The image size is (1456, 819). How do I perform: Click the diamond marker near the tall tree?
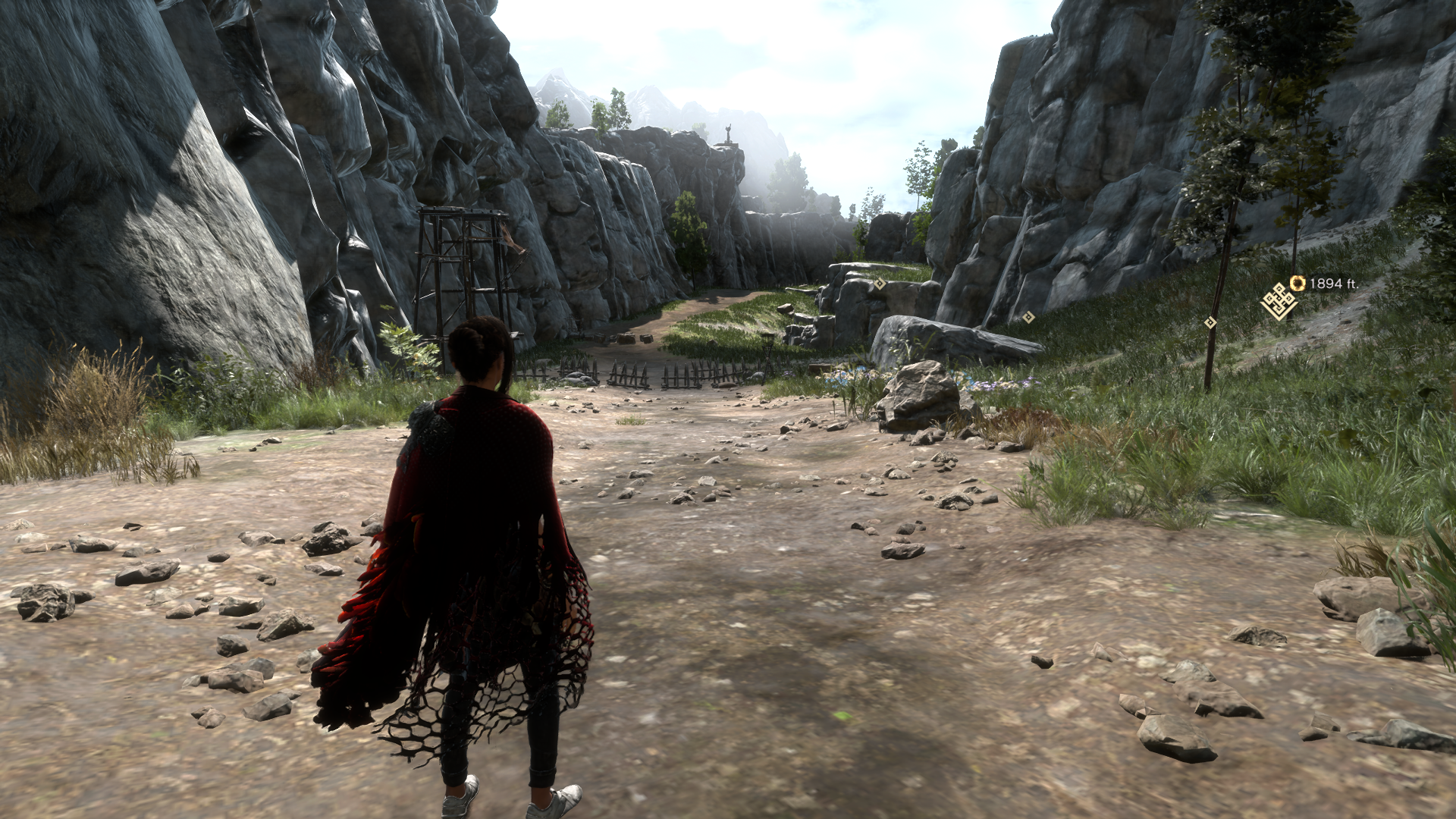[x=1210, y=322]
